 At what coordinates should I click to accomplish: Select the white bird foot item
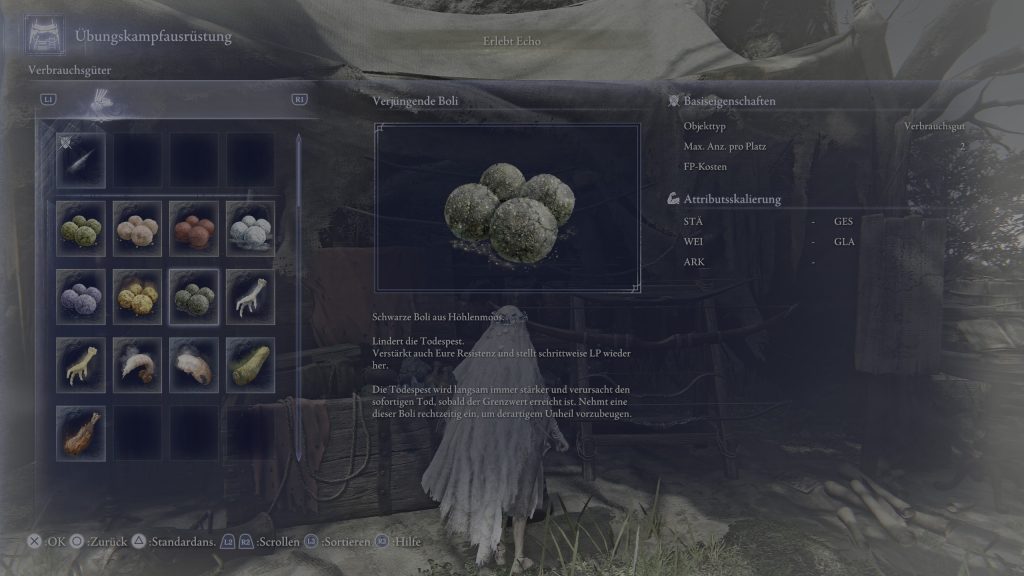250,296
